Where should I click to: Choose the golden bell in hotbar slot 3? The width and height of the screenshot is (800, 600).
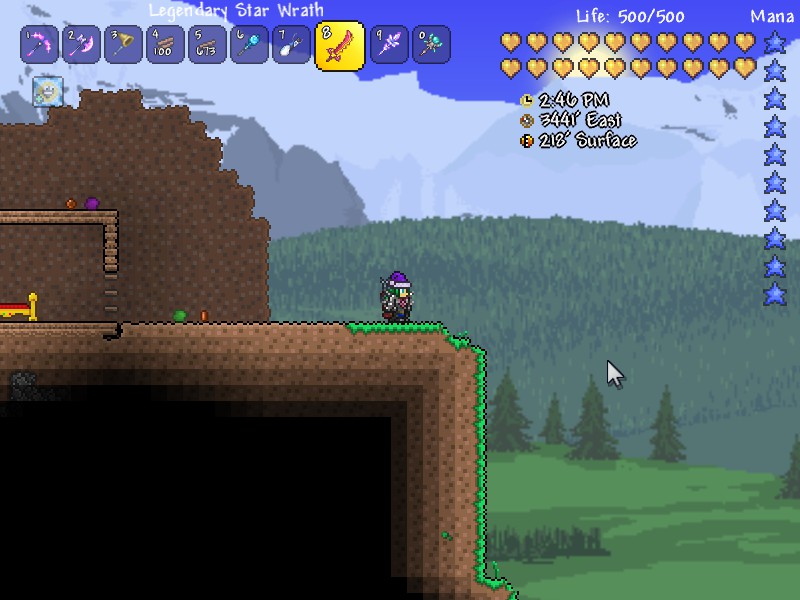point(123,45)
